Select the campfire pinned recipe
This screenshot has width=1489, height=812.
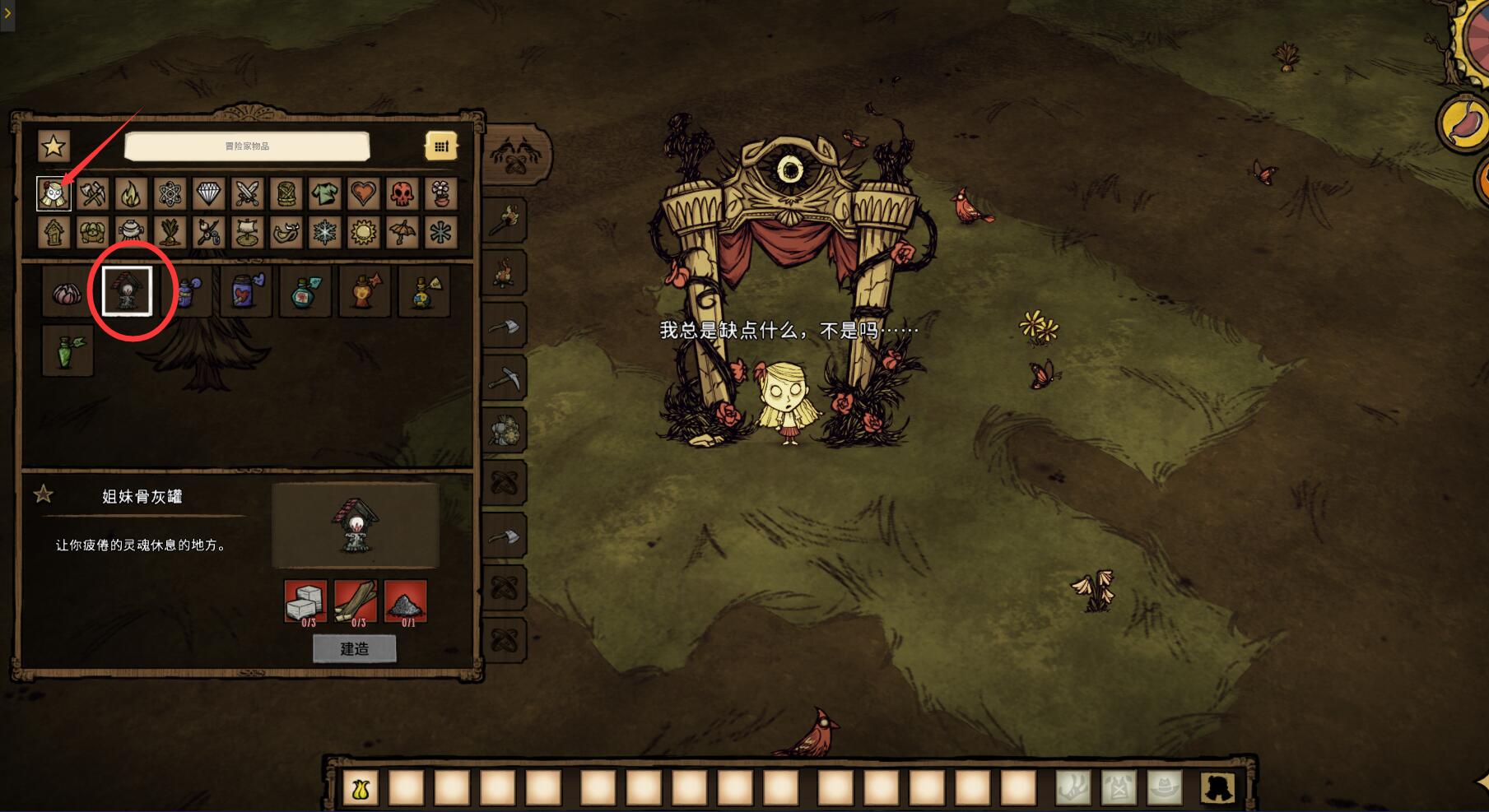(505, 271)
